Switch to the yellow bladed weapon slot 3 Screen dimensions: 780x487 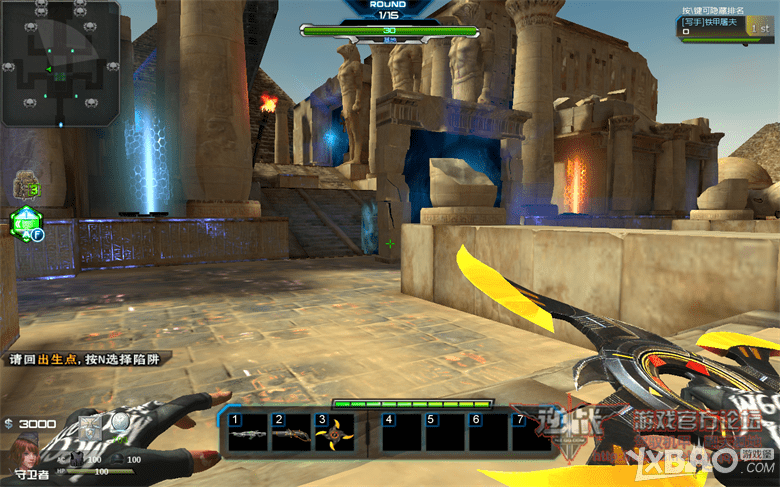[334, 435]
